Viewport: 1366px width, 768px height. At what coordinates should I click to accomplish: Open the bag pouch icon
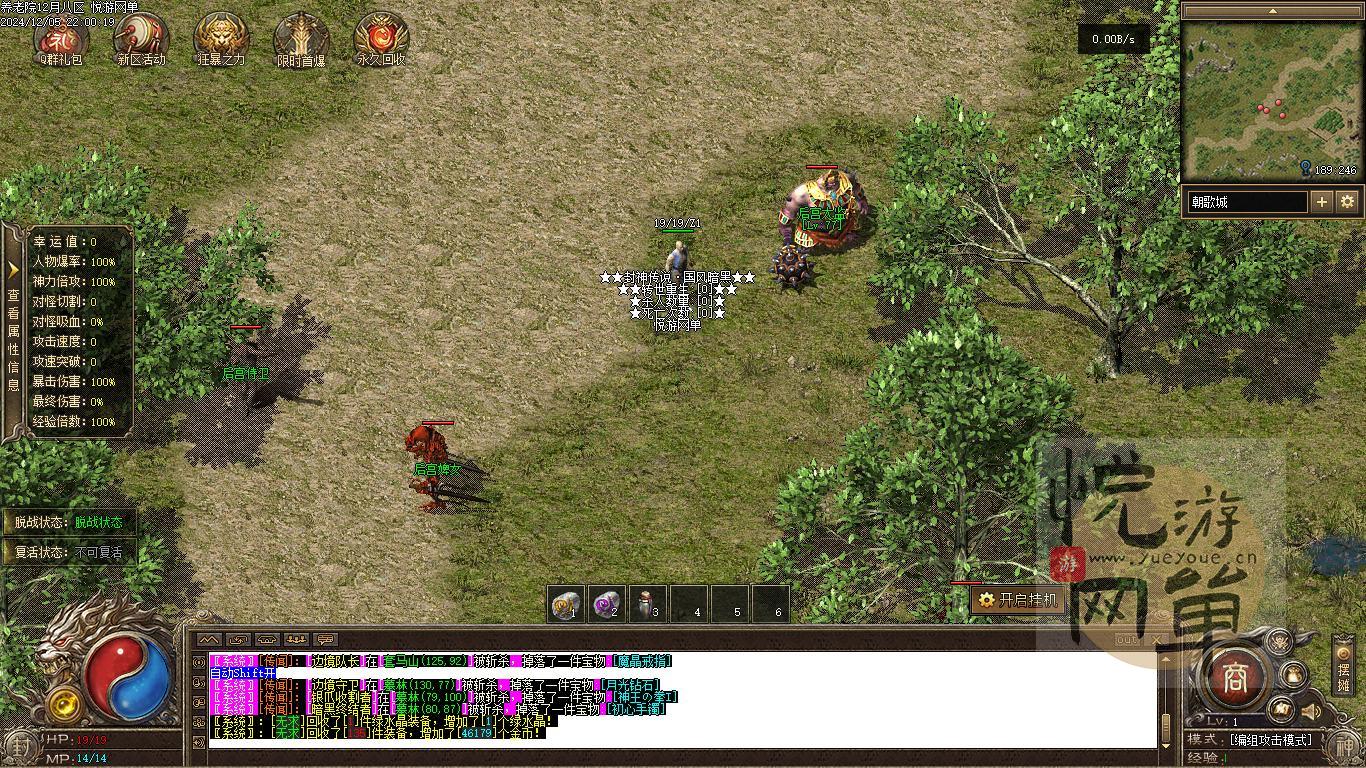[1293, 675]
